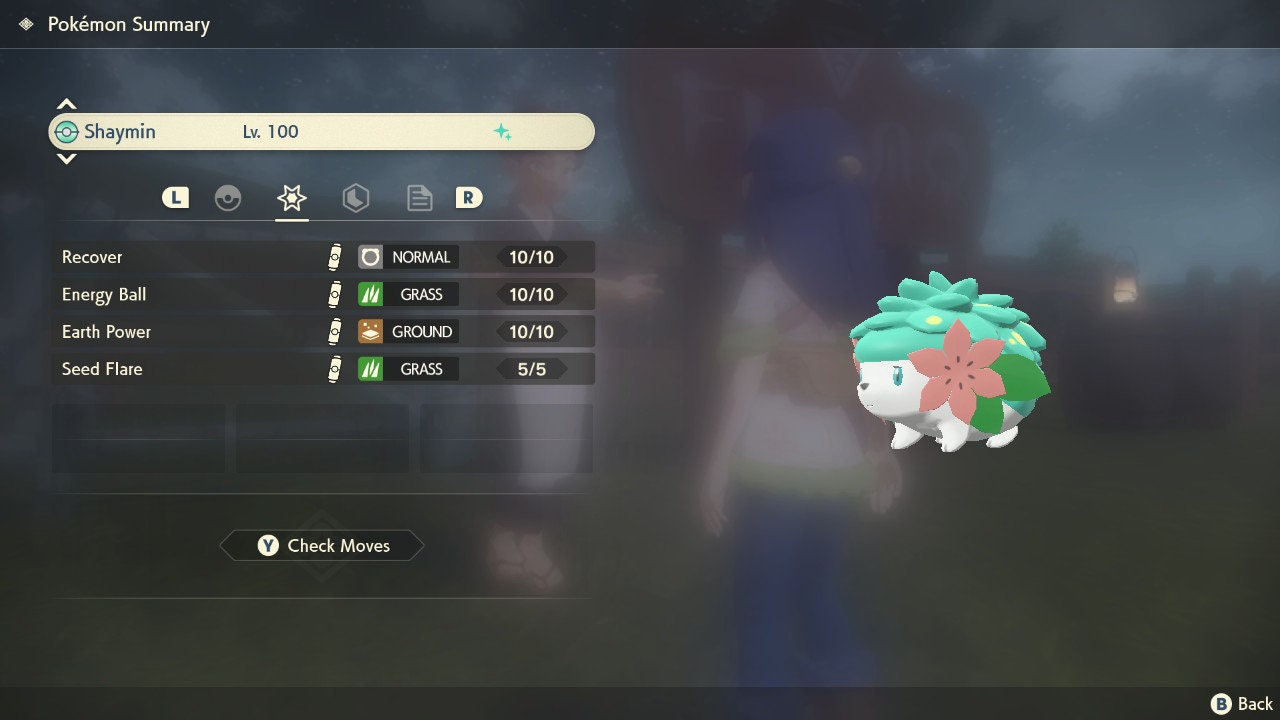The image size is (1280, 720).
Task: Switch to the Poké Ball summary tab
Action: tap(228, 198)
